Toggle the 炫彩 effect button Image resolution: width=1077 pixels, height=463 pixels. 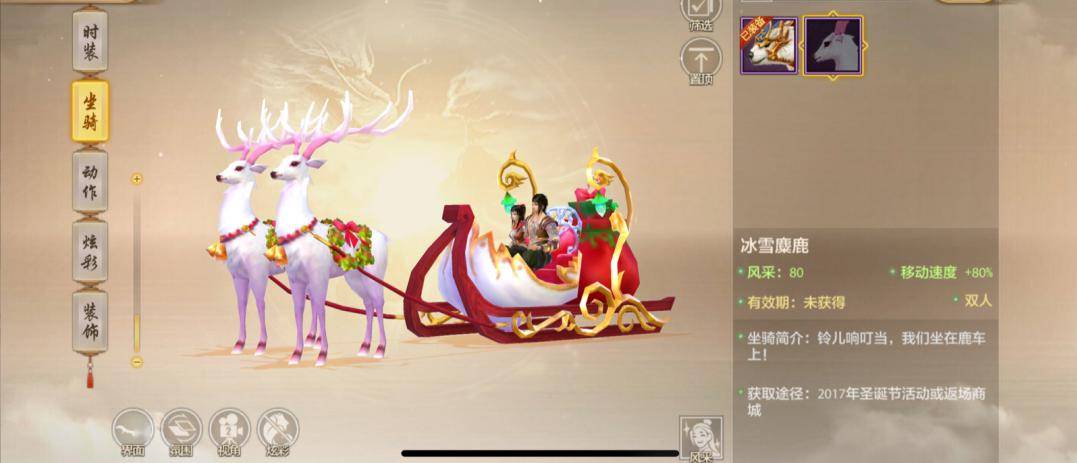coord(277,432)
